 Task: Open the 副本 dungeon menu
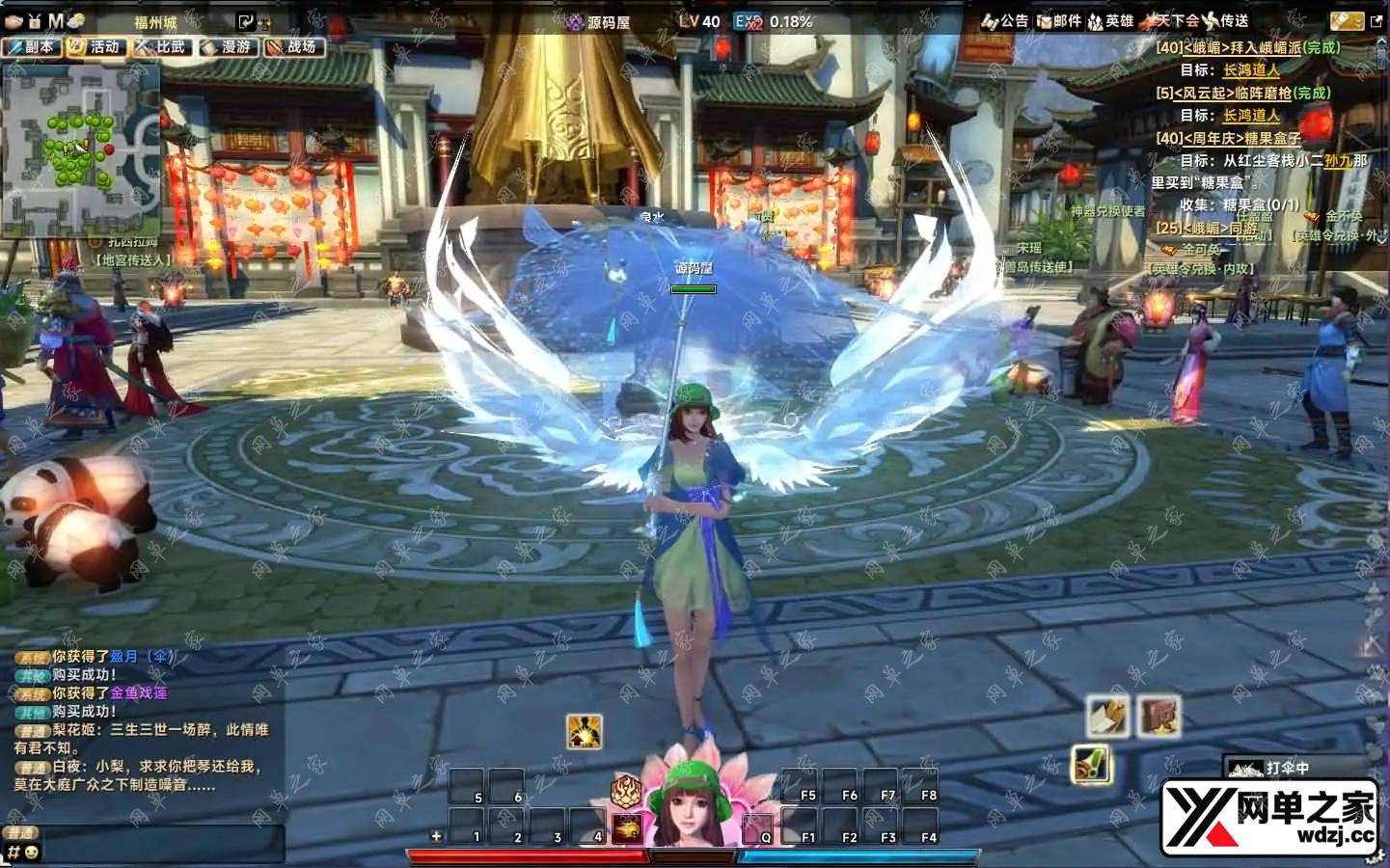coord(32,46)
